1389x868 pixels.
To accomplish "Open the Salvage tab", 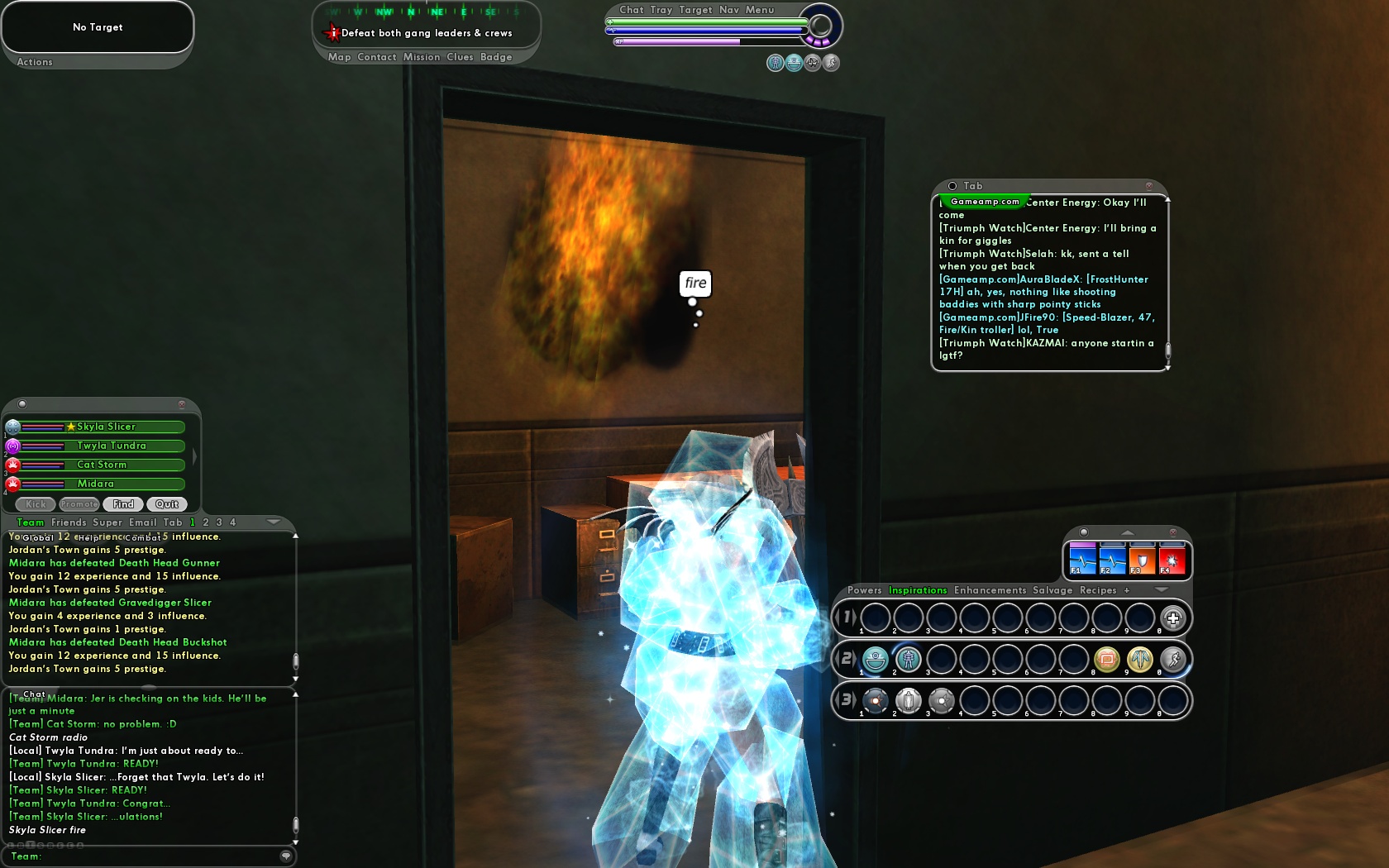I will 1052,590.
